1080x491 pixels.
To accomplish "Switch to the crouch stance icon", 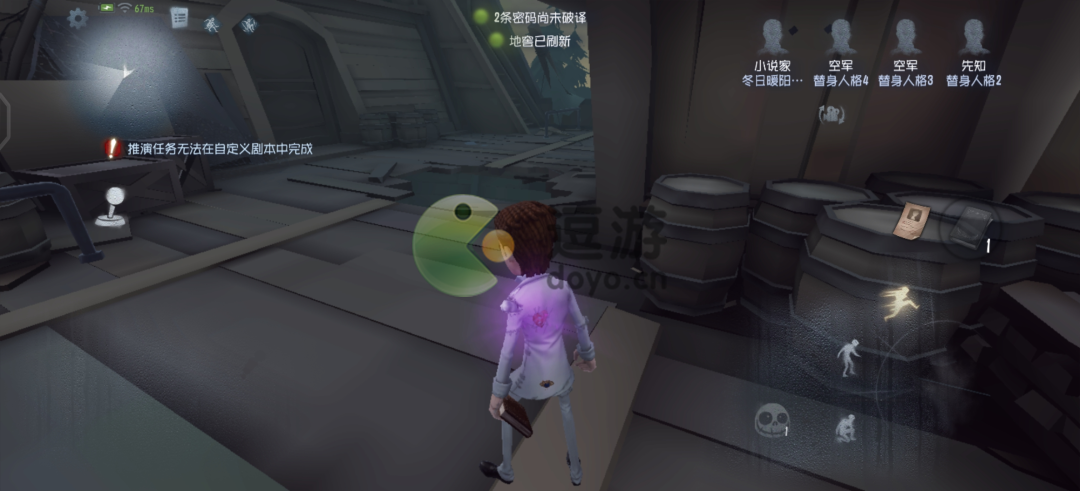I will point(845,428).
